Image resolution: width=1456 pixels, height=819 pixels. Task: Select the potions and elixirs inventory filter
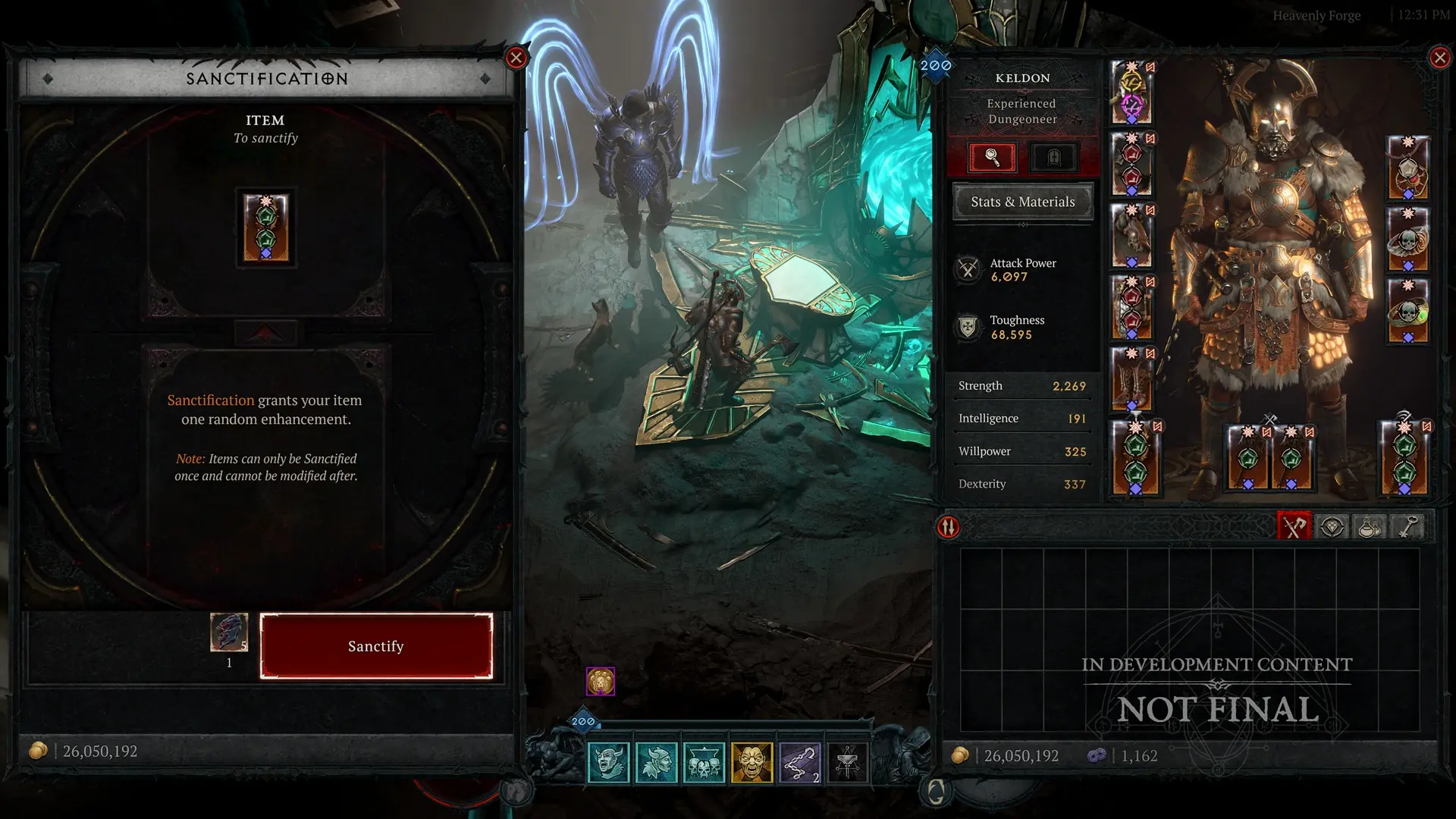1369,526
